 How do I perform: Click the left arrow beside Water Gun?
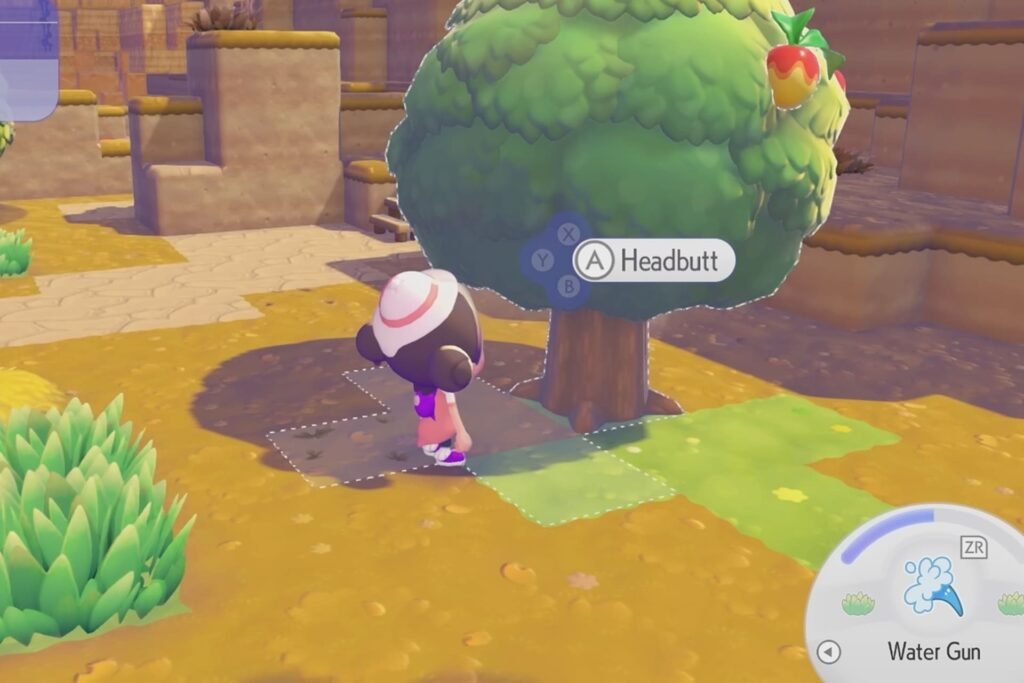(x=829, y=653)
